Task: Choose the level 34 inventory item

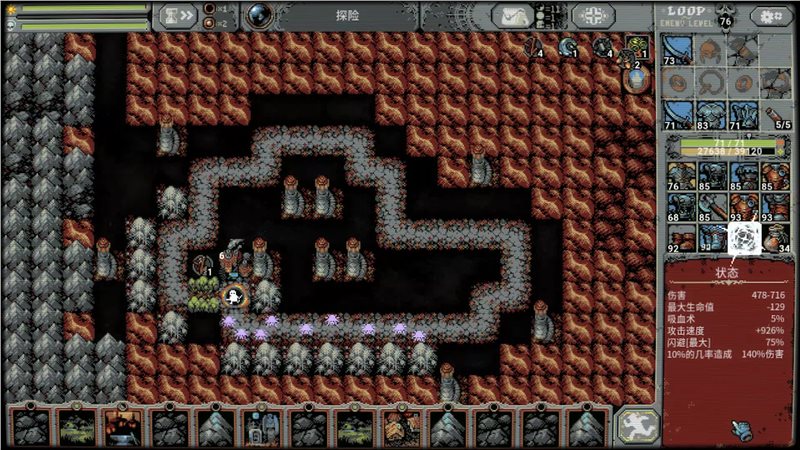Action: 774,238
